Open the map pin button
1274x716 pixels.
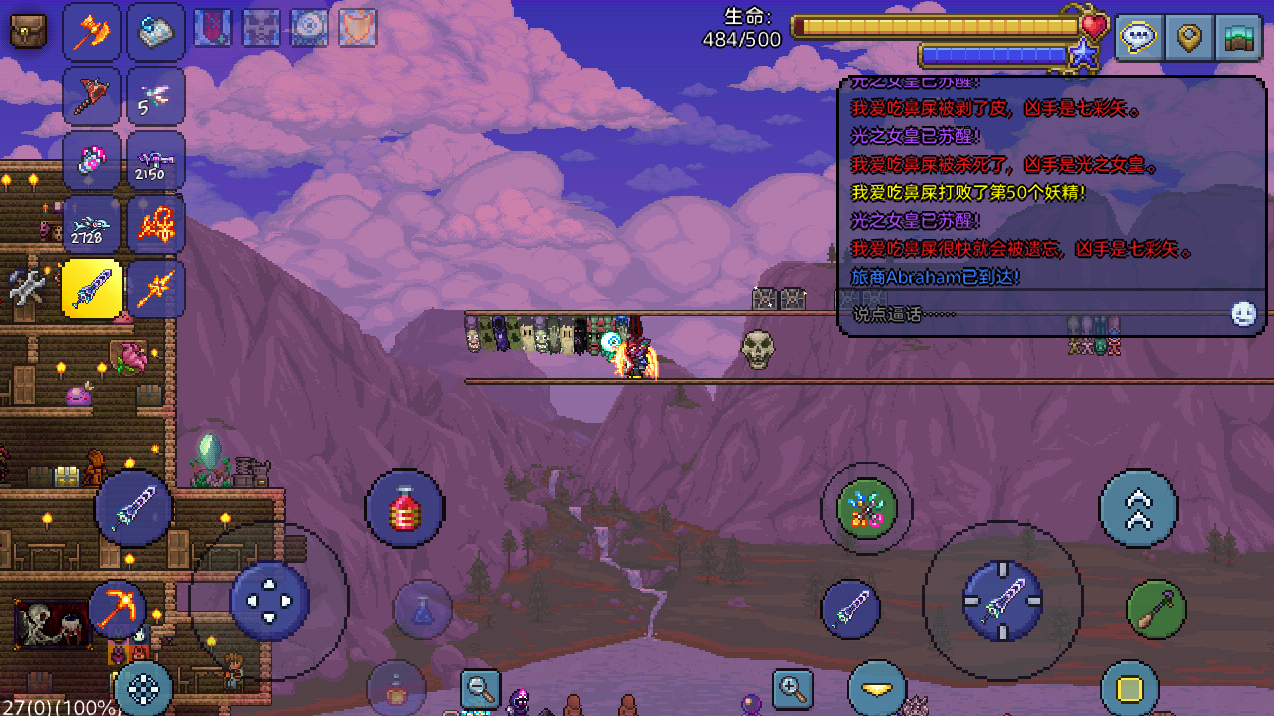[x=1188, y=38]
